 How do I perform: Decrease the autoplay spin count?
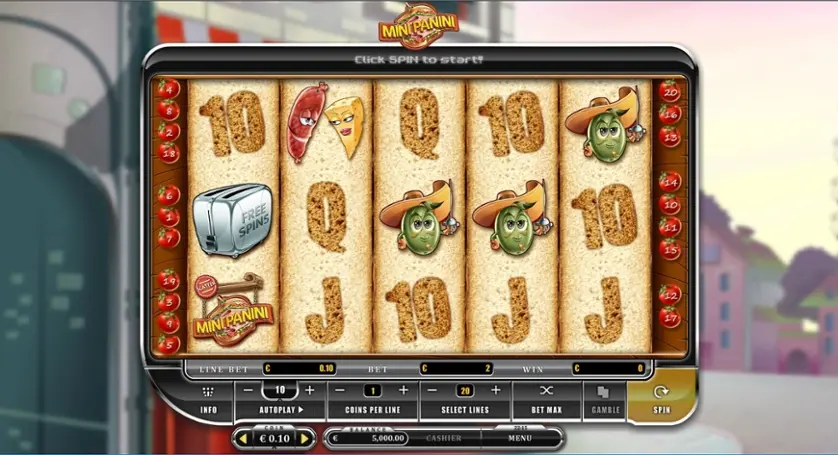(247, 390)
